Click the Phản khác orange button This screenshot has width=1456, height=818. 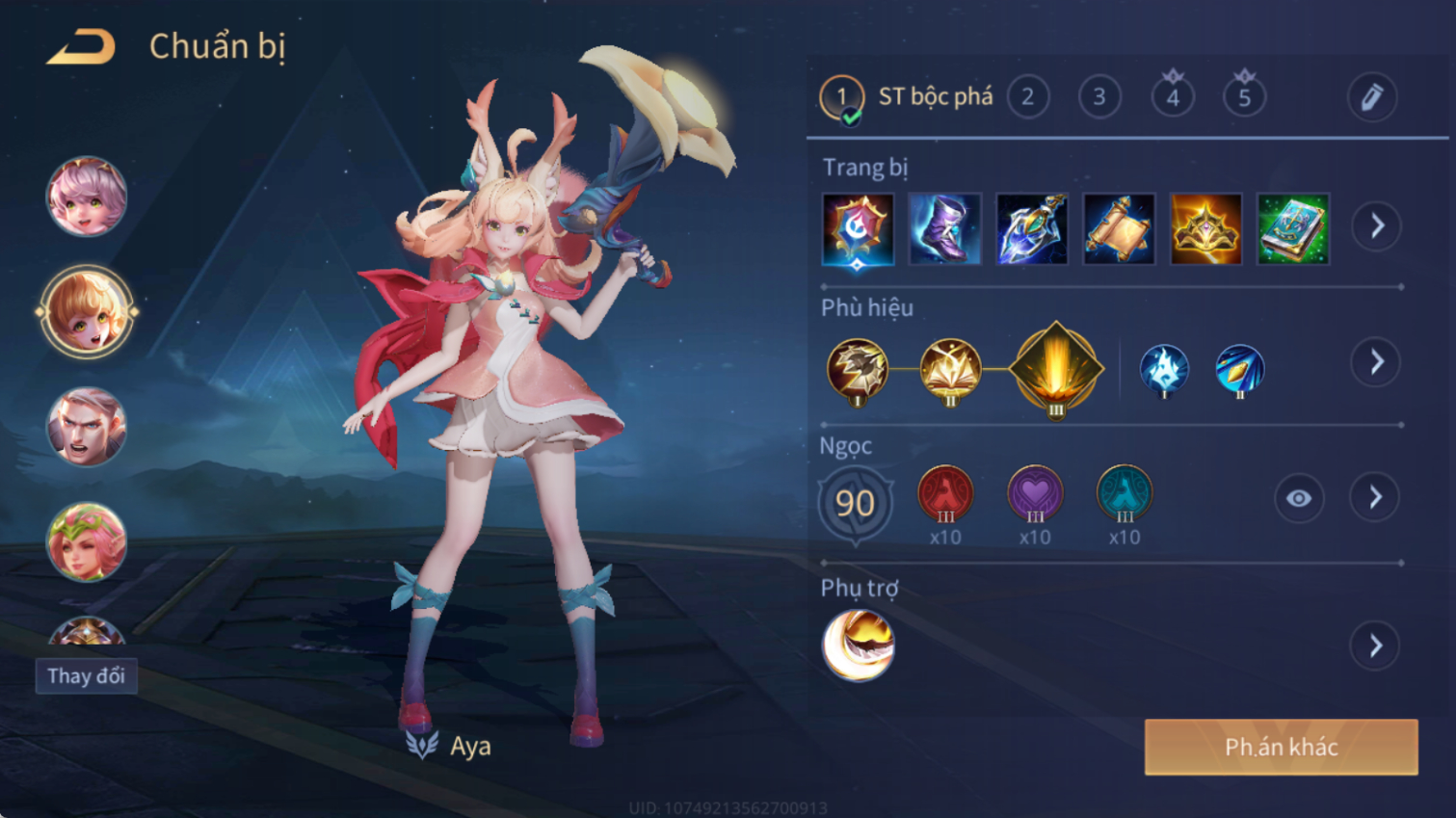[x=1281, y=747]
